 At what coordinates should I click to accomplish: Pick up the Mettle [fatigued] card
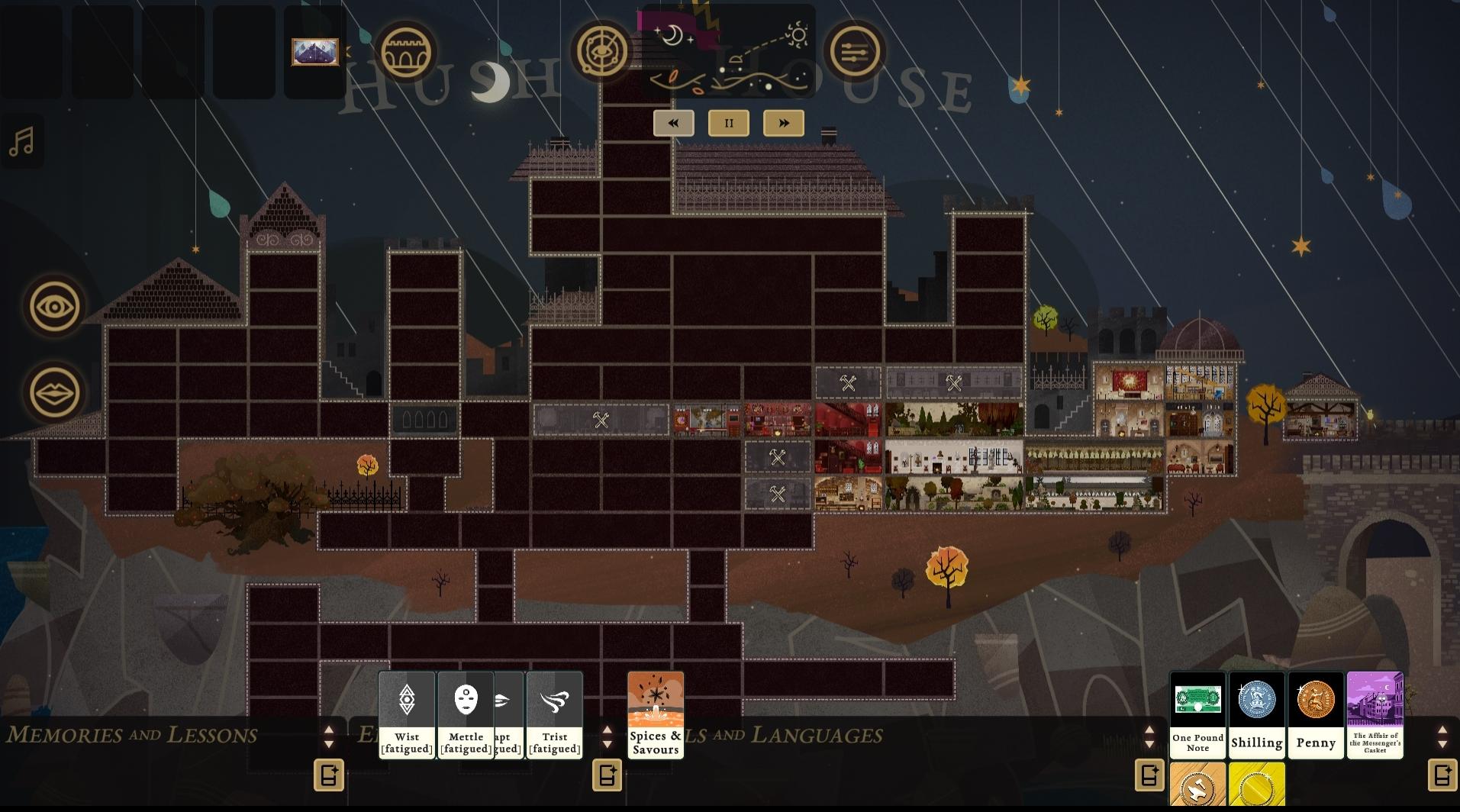[466, 714]
